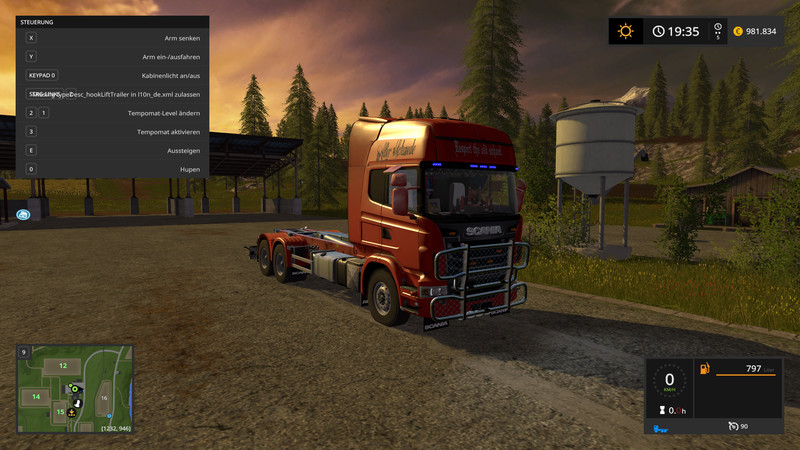The image size is (800, 450).
Task: Click the euro coin money icon
Action: 738,31
